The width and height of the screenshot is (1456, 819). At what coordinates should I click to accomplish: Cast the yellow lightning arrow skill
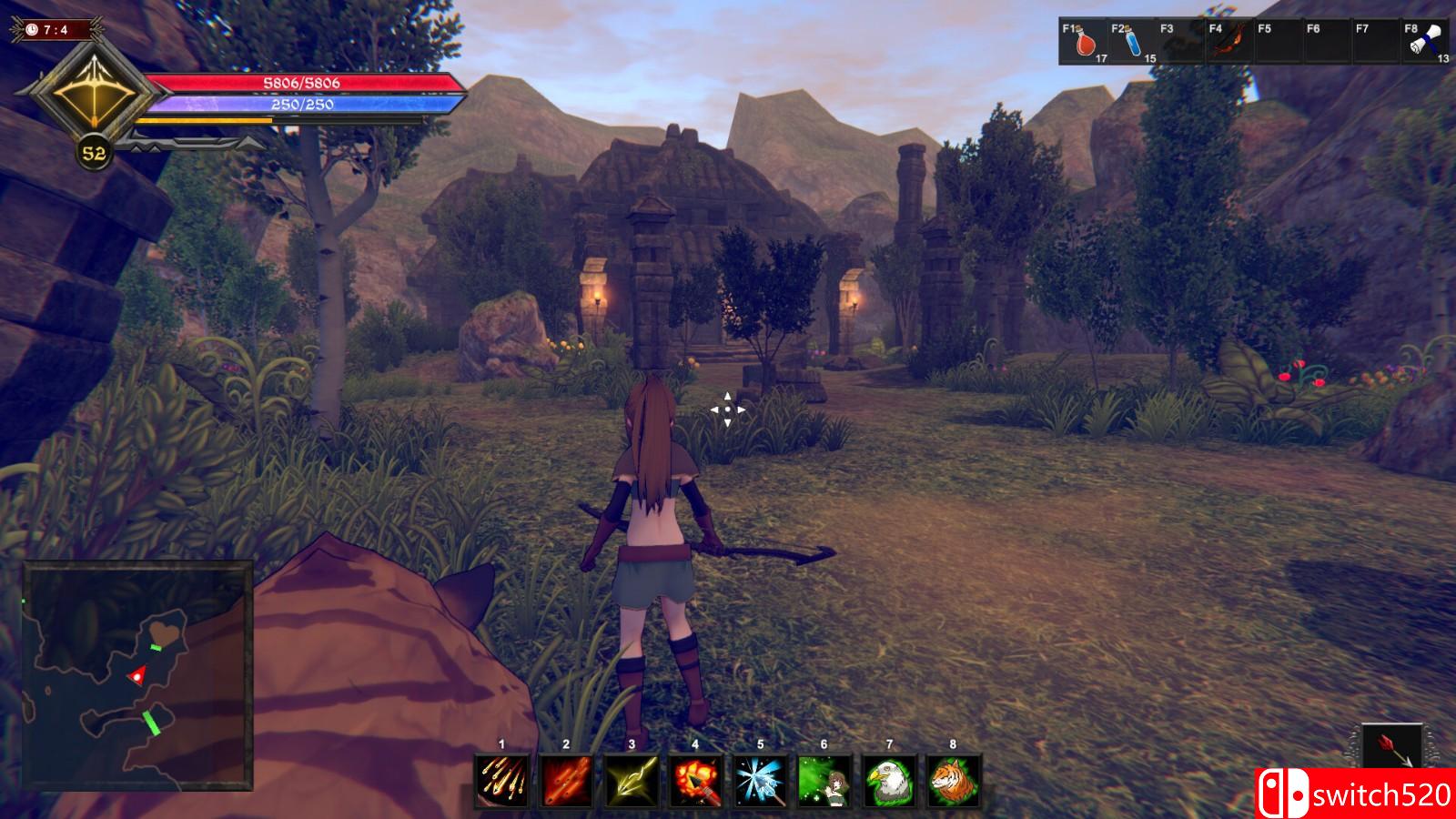(631, 781)
